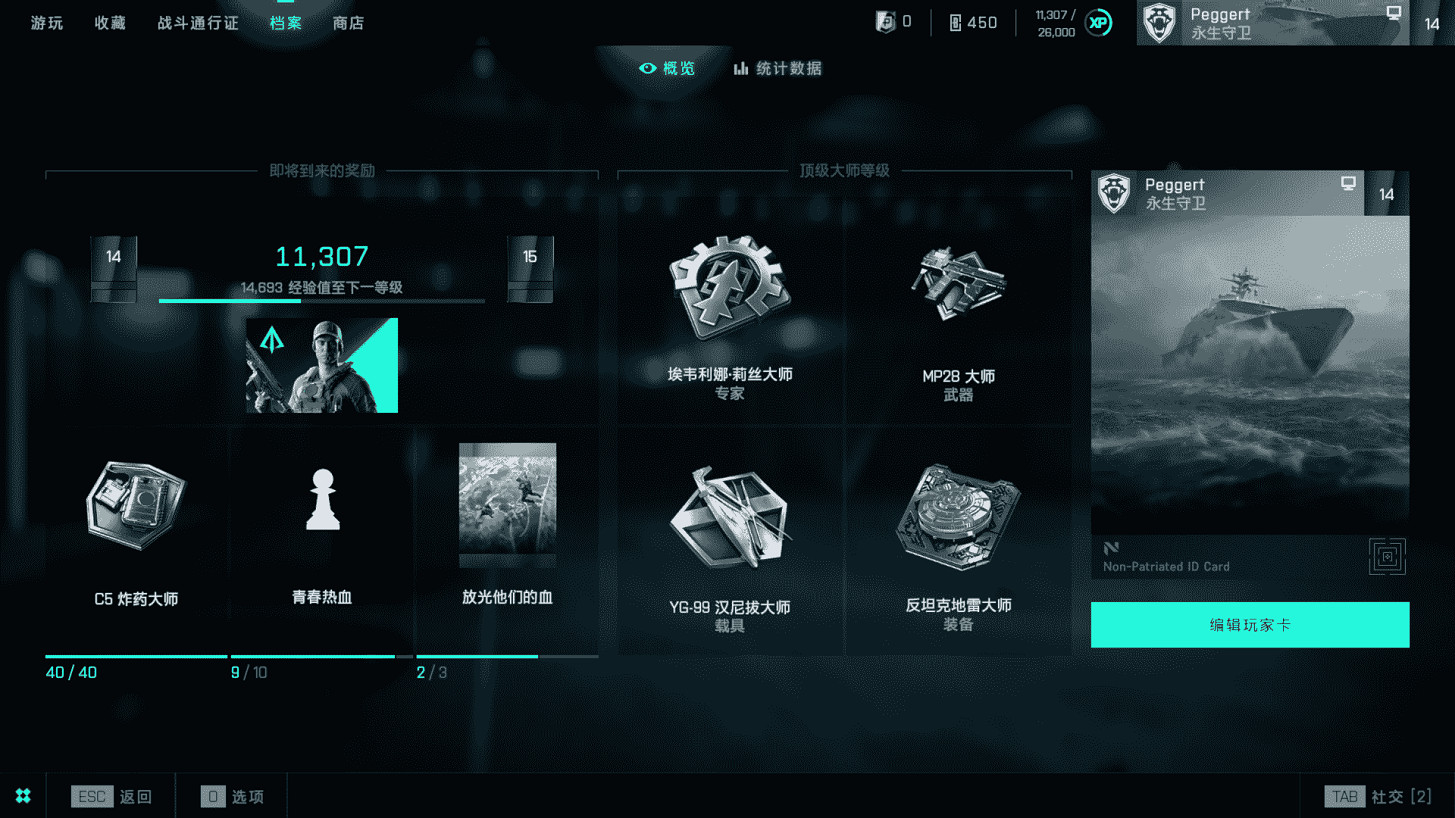Toggle the eye icon on 概览 tab
The height and width of the screenshot is (818, 1455).
649,68
